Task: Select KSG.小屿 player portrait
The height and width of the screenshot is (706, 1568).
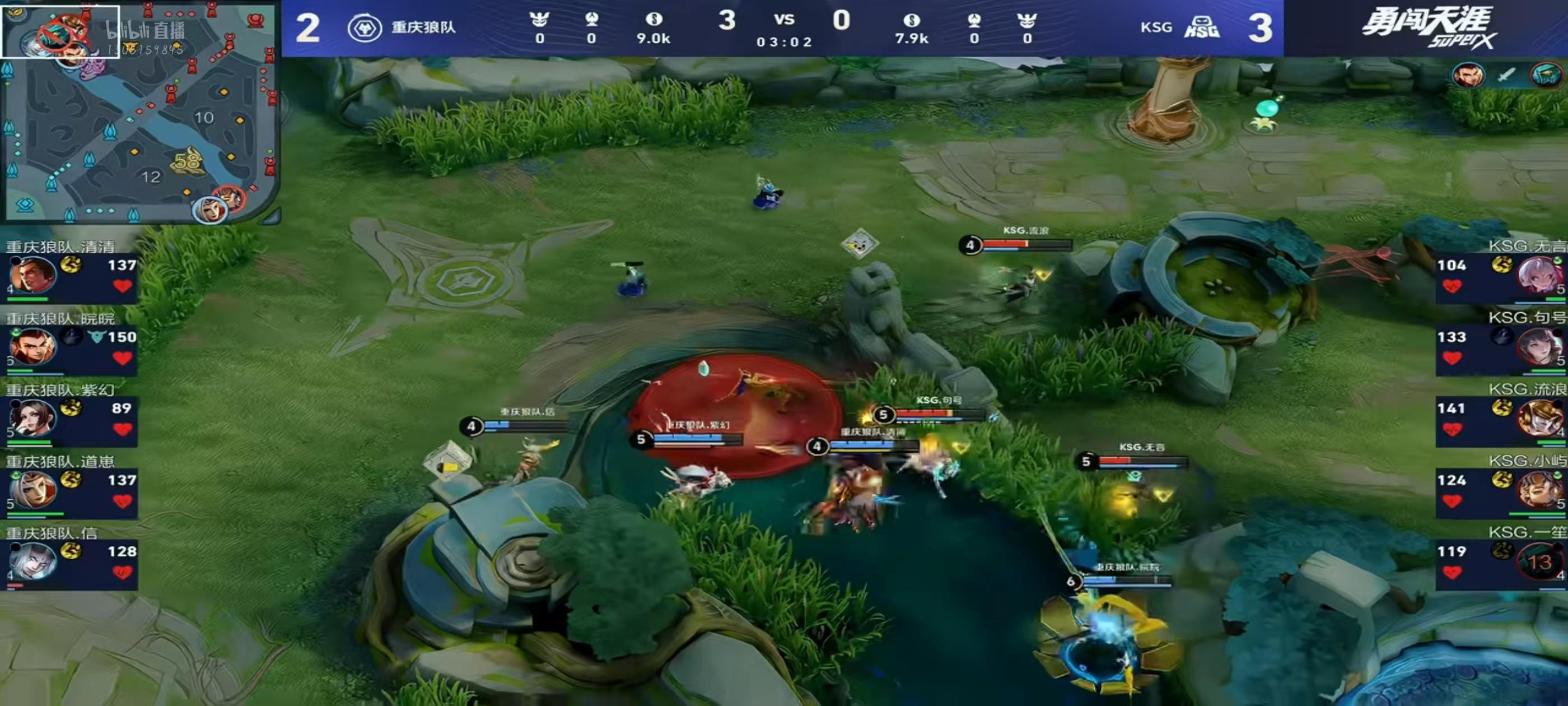Action: [x=1539, y=490]
